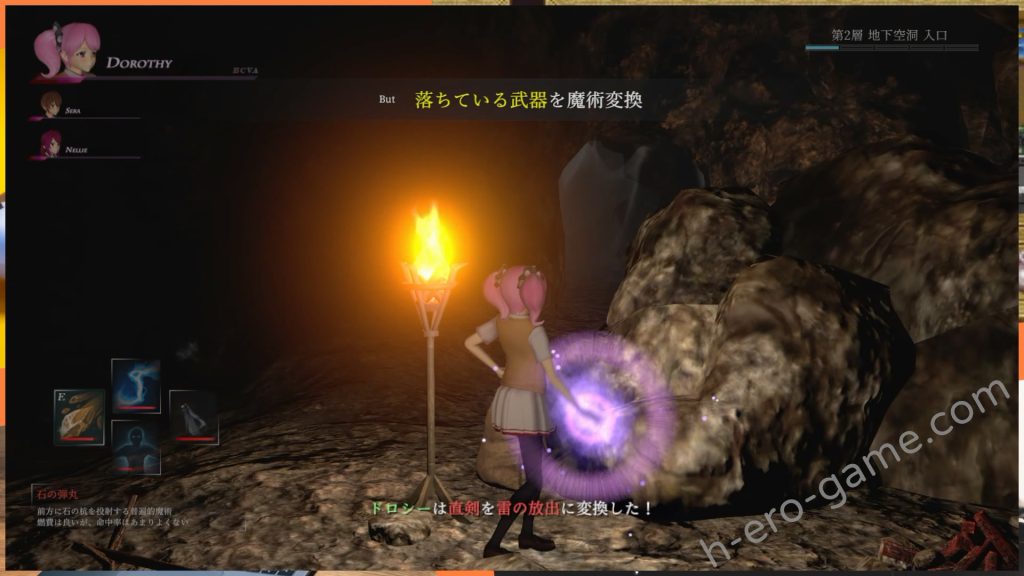Choose the glowing blue humanoid spell icon
Screen dimensions: 1024x576
click(x=136, y=446)
